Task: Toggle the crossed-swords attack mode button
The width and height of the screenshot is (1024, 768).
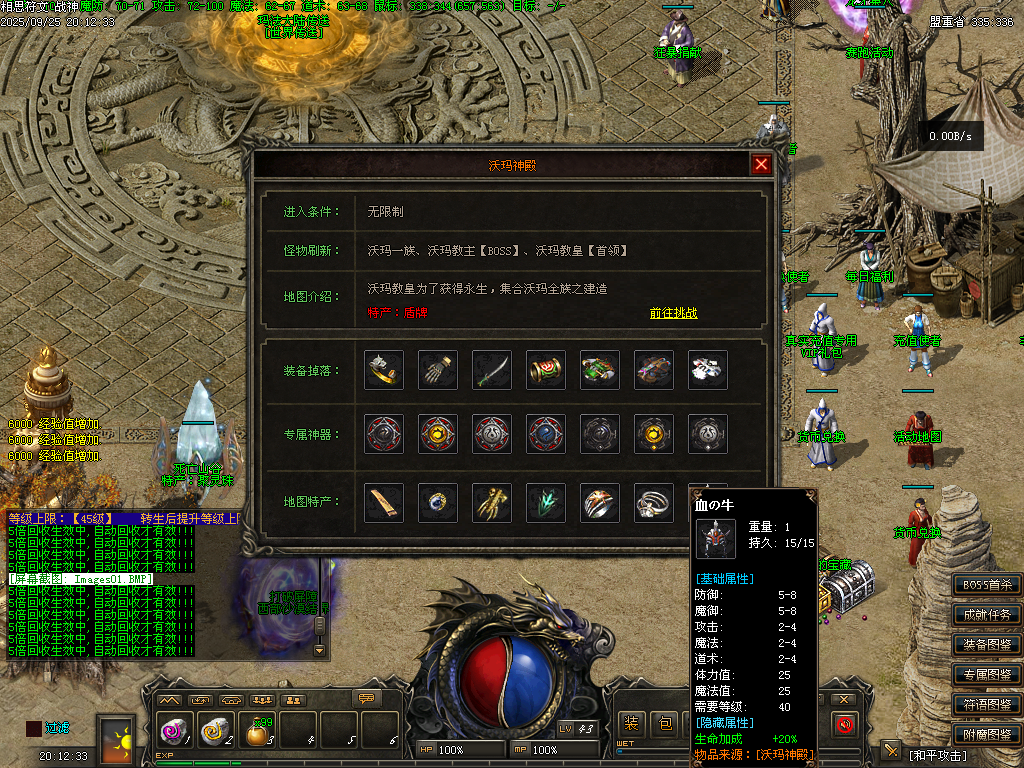Action: 891,751
